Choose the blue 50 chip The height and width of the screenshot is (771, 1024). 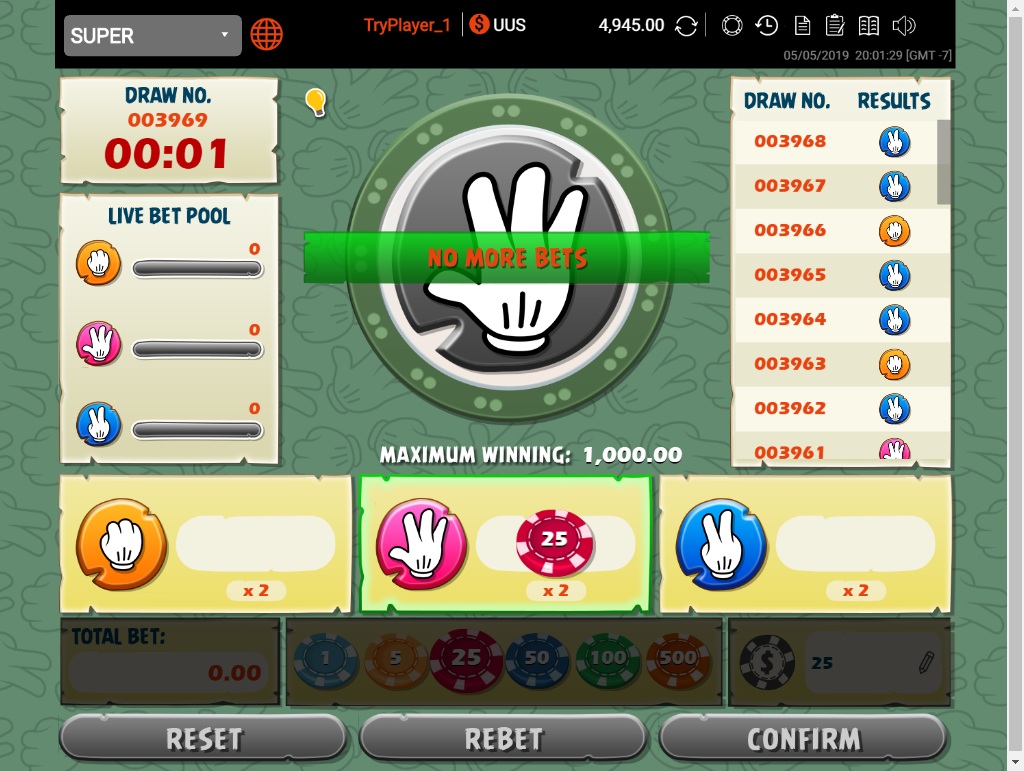coord(537,659)
